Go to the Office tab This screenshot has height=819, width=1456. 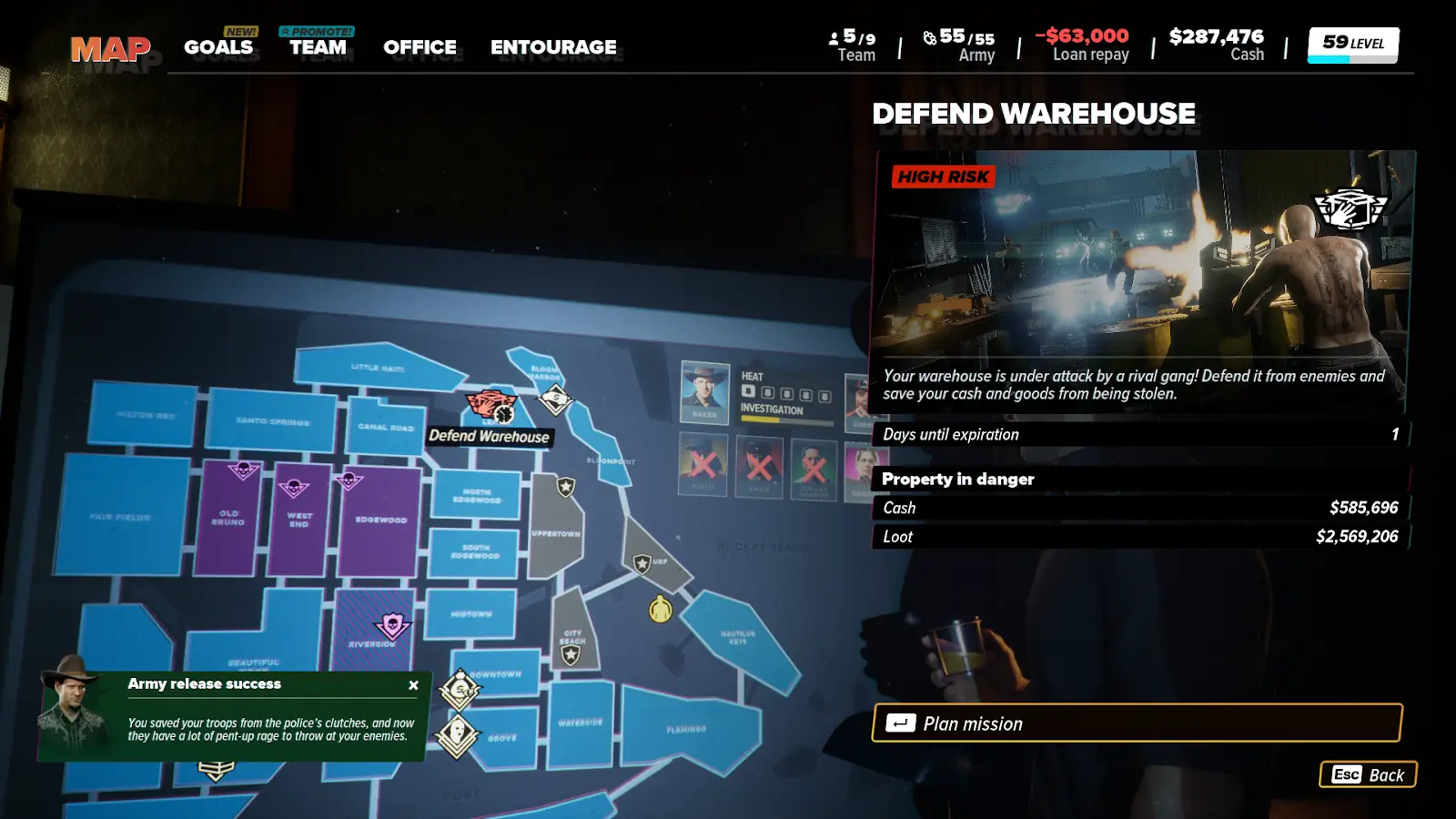click(x=420, y=47)
